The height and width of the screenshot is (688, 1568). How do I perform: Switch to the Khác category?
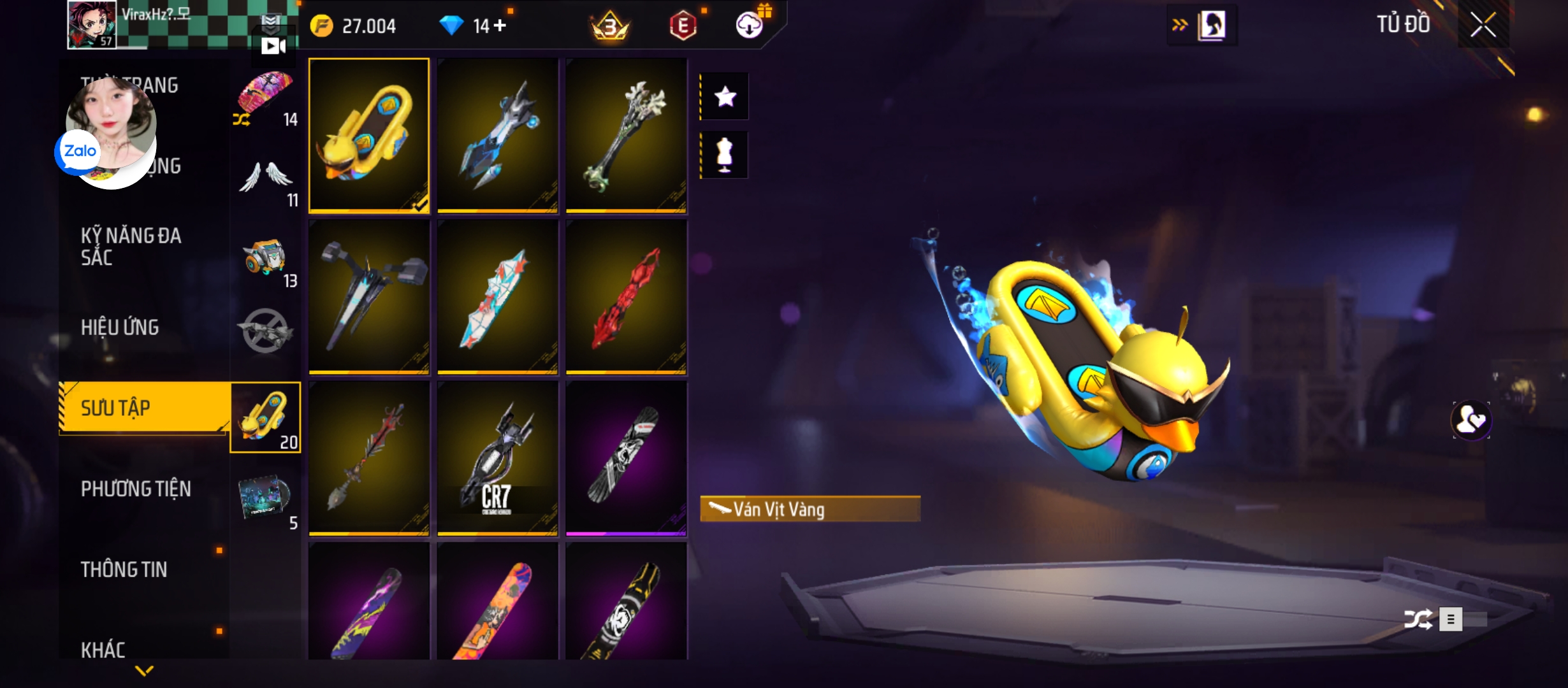[x=103, y=650]
